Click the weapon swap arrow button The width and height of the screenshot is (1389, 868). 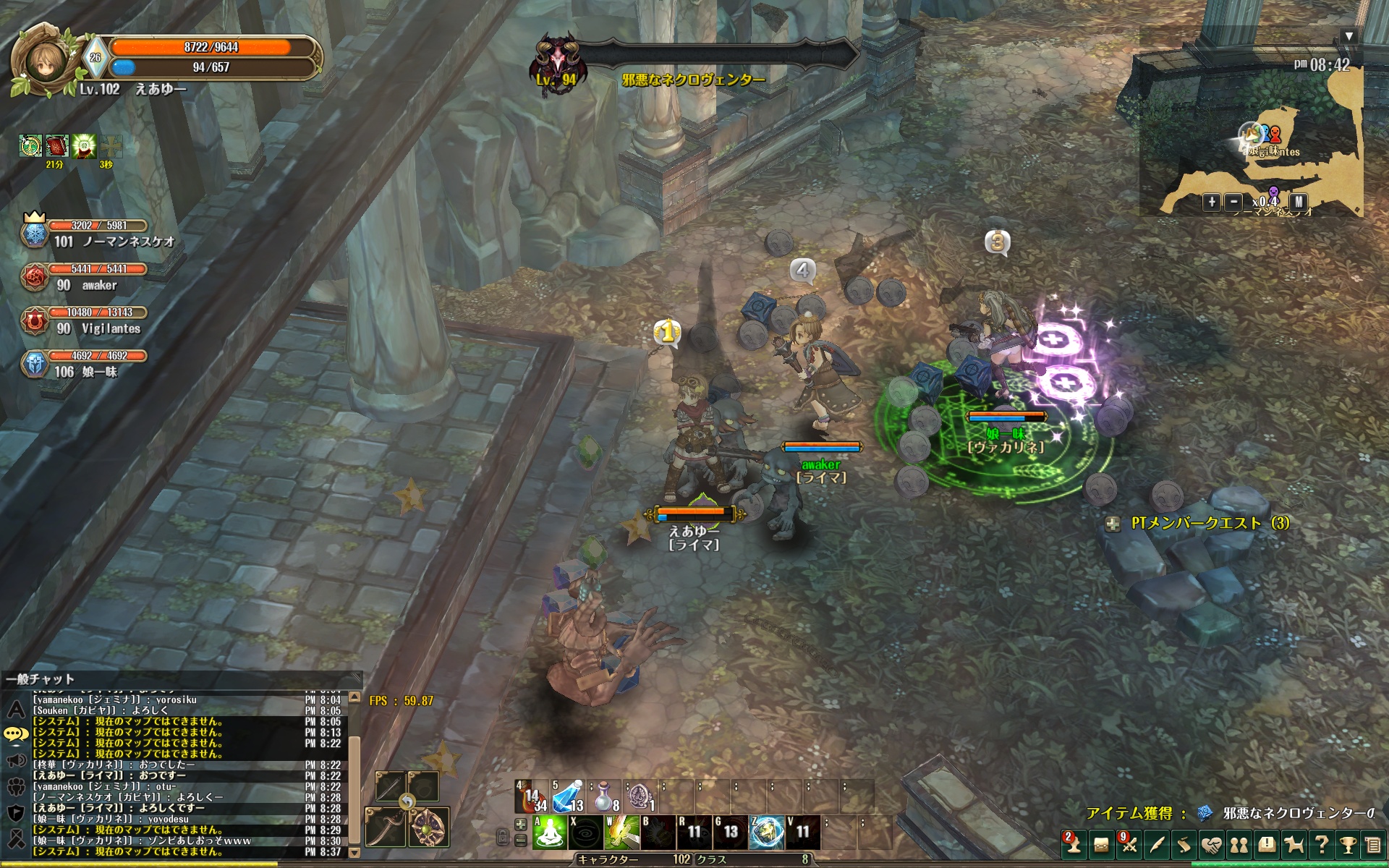(x=407, y=801)
